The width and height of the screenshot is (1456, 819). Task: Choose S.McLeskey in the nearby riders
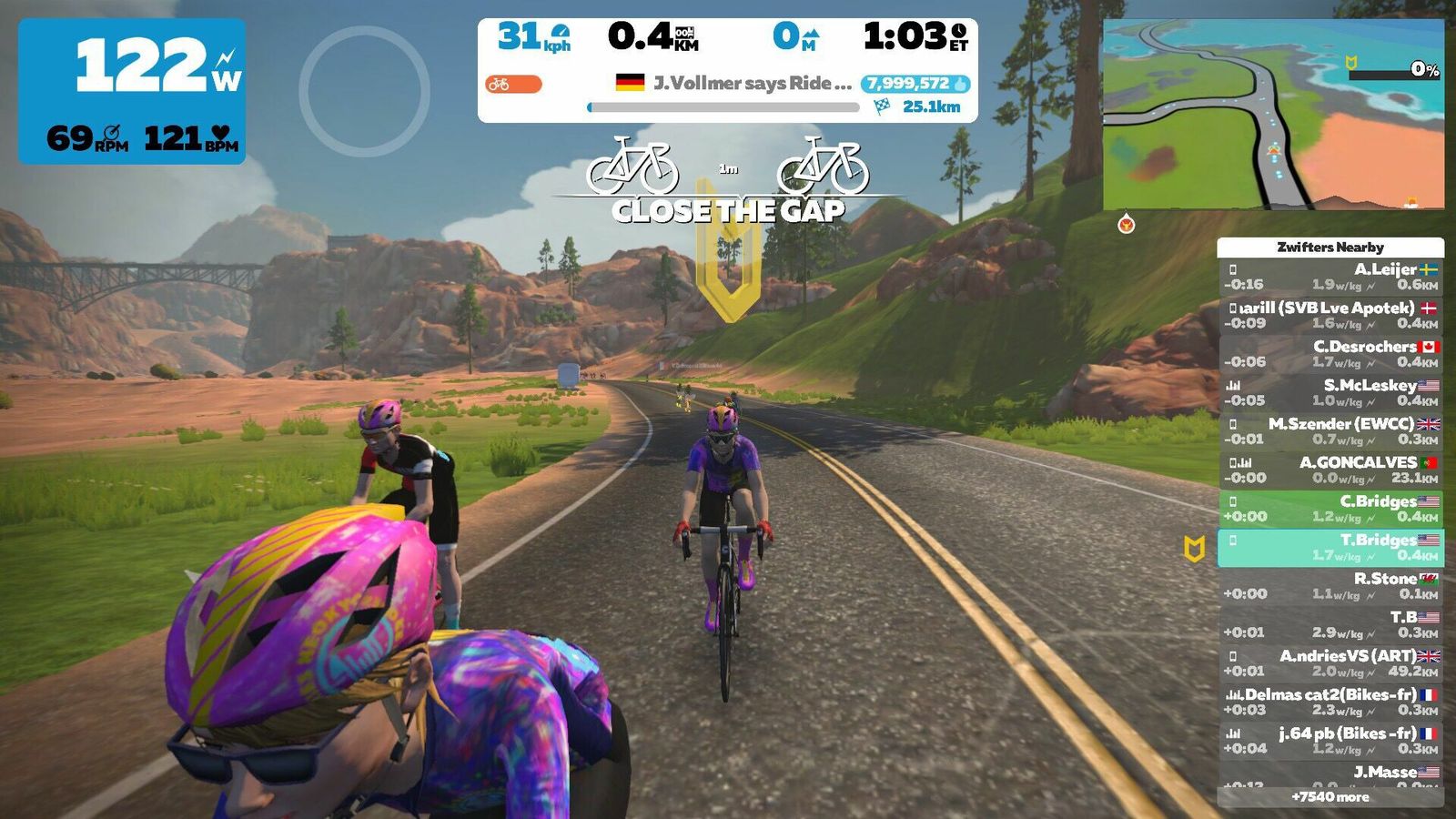click(1330, 392)
